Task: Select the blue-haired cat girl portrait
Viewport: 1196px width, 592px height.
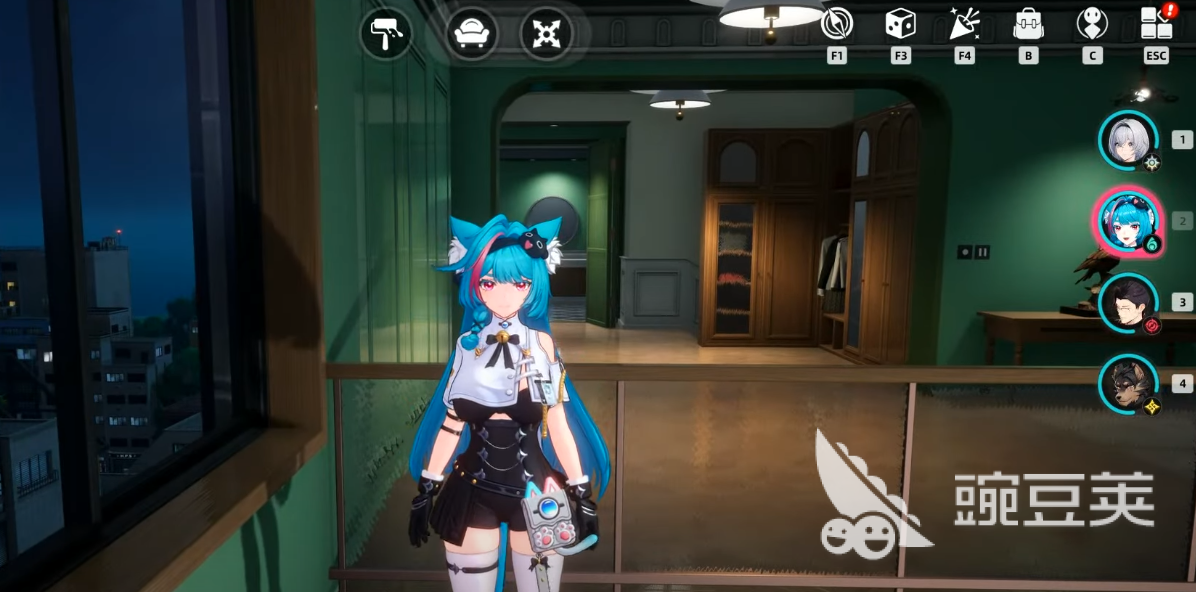Action: (1127, 221)
